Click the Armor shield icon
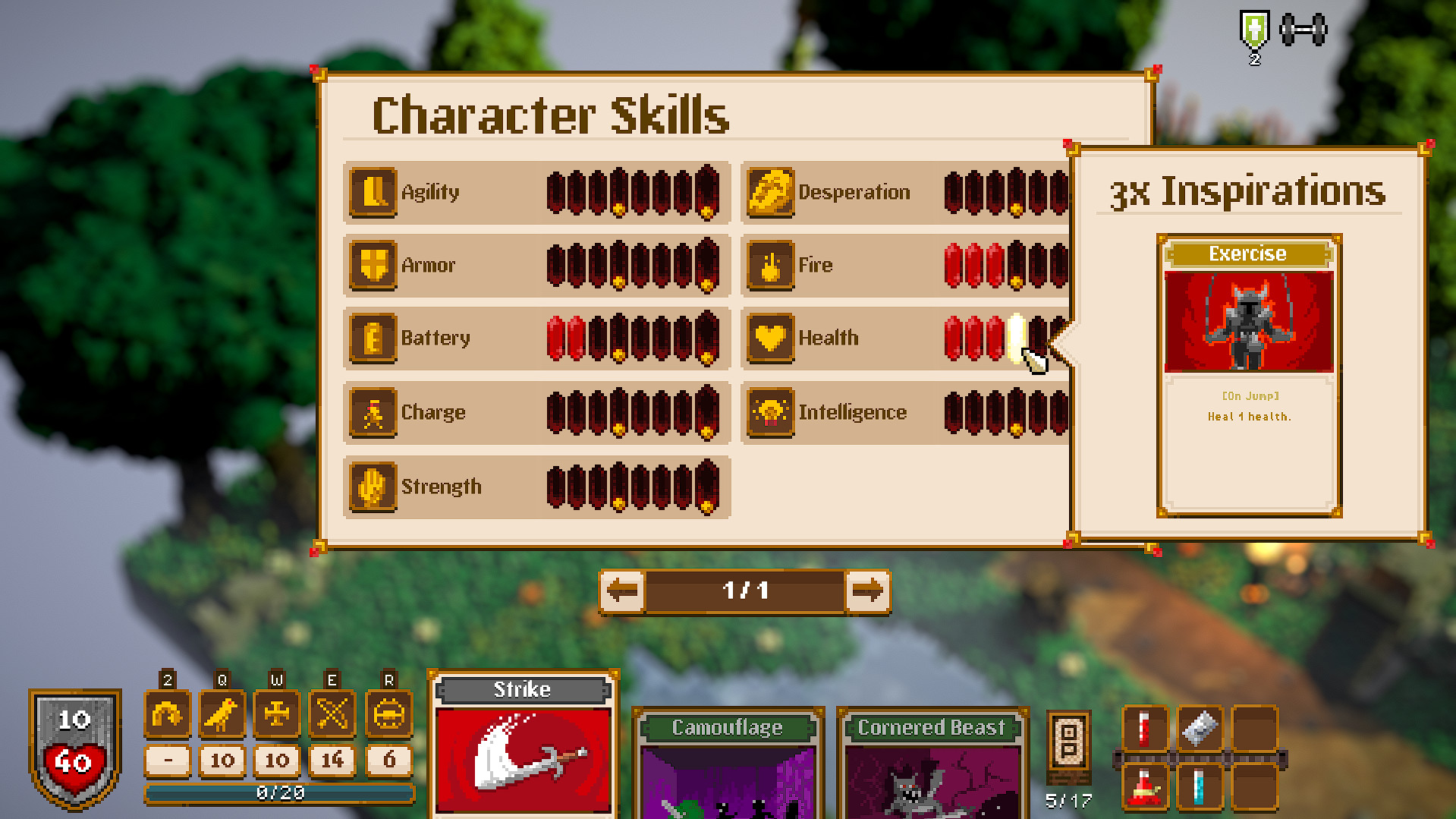 coord(372,265)
